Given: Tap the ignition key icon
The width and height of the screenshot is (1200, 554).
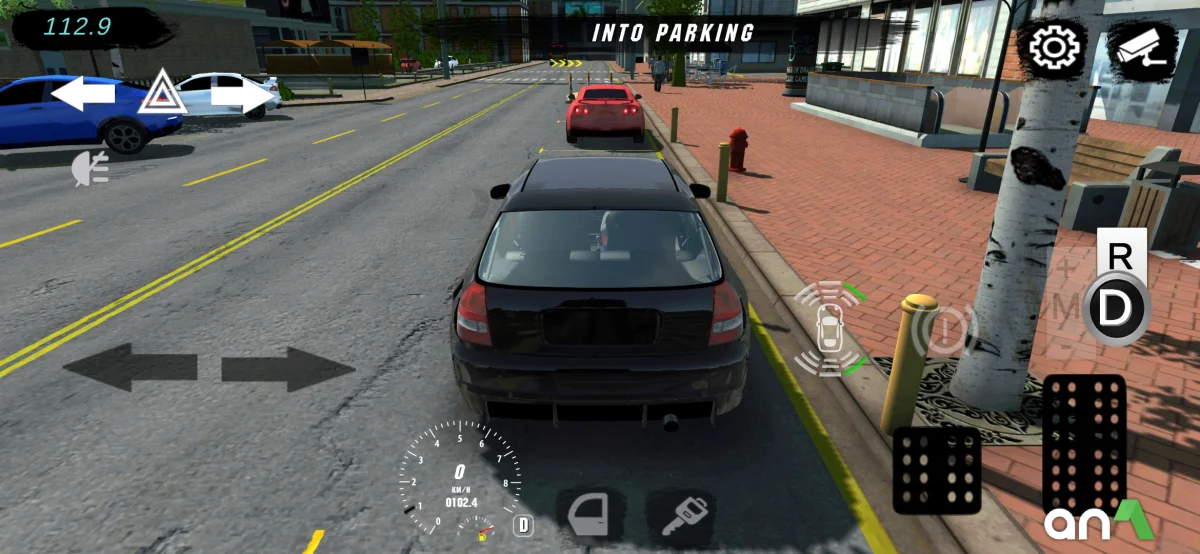Looking at the screenshot, I should click(x=679, y=514).
